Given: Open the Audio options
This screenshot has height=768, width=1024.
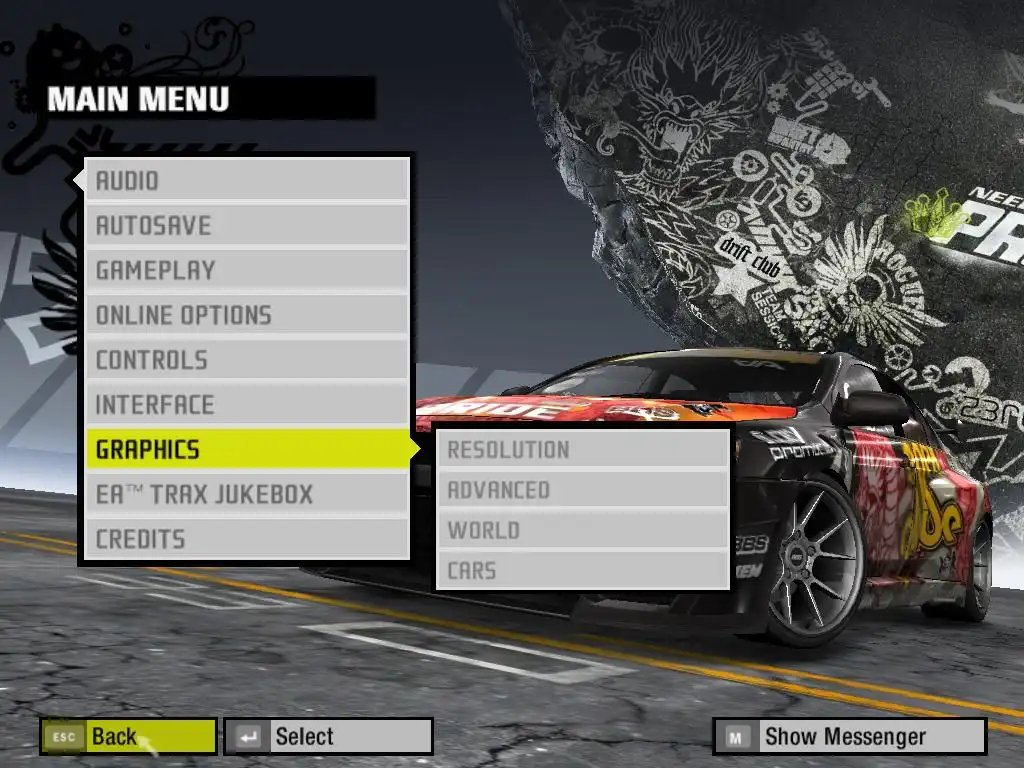Looking at the screenshot, I should pyautogui.click(x=247, y=181).
